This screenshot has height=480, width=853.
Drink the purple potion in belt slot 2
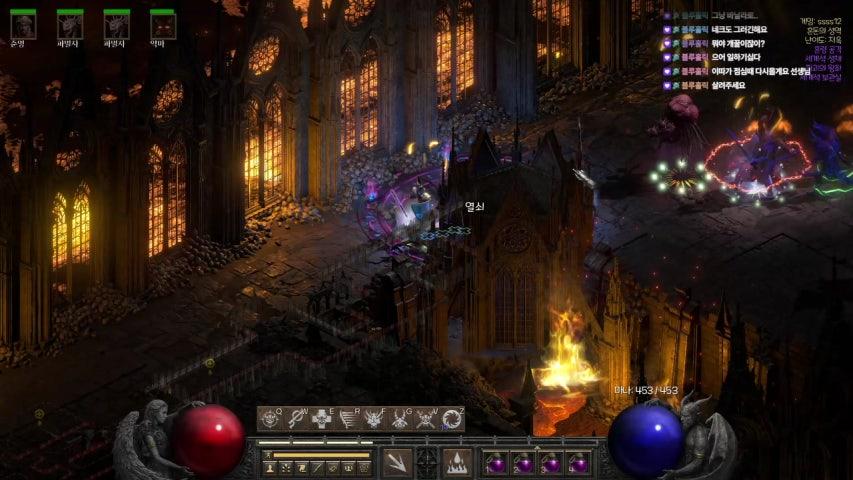click(x=524, y=465)
